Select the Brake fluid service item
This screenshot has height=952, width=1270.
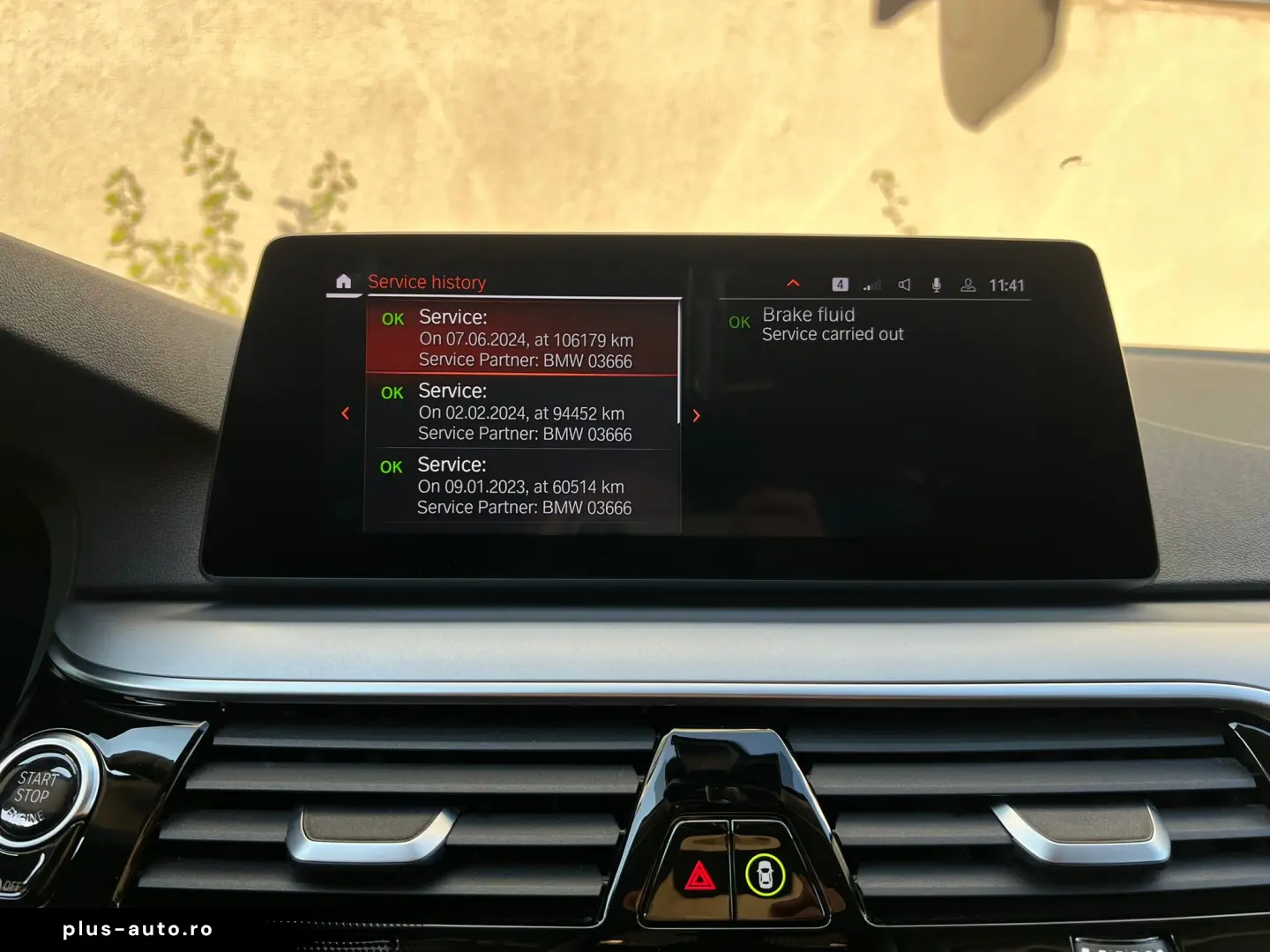point(832,324)
